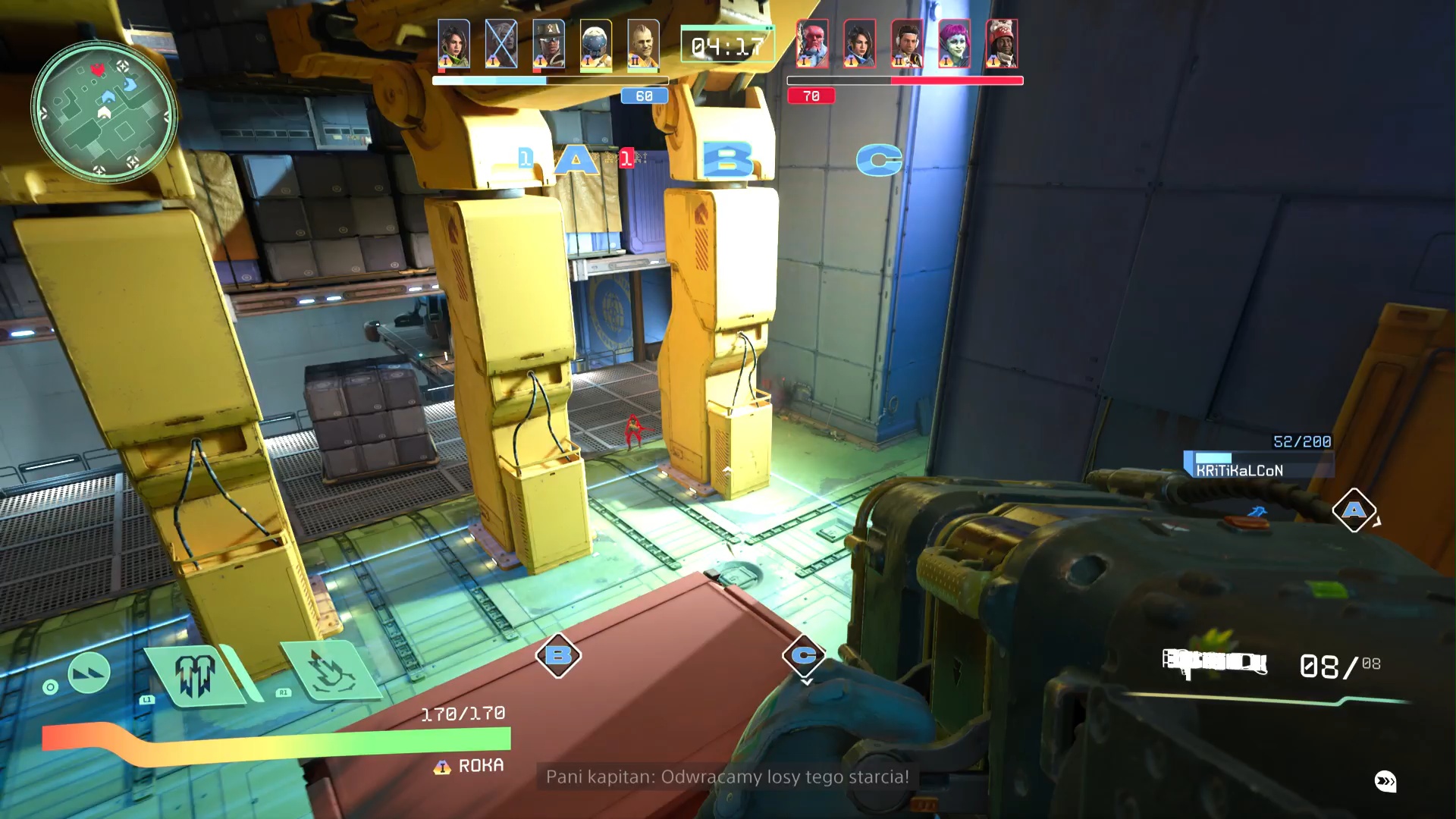Select the equipped rocket launcher weapon icon
The width and height of the screenshot is (1456, 819).
[x=1214, y=663]
